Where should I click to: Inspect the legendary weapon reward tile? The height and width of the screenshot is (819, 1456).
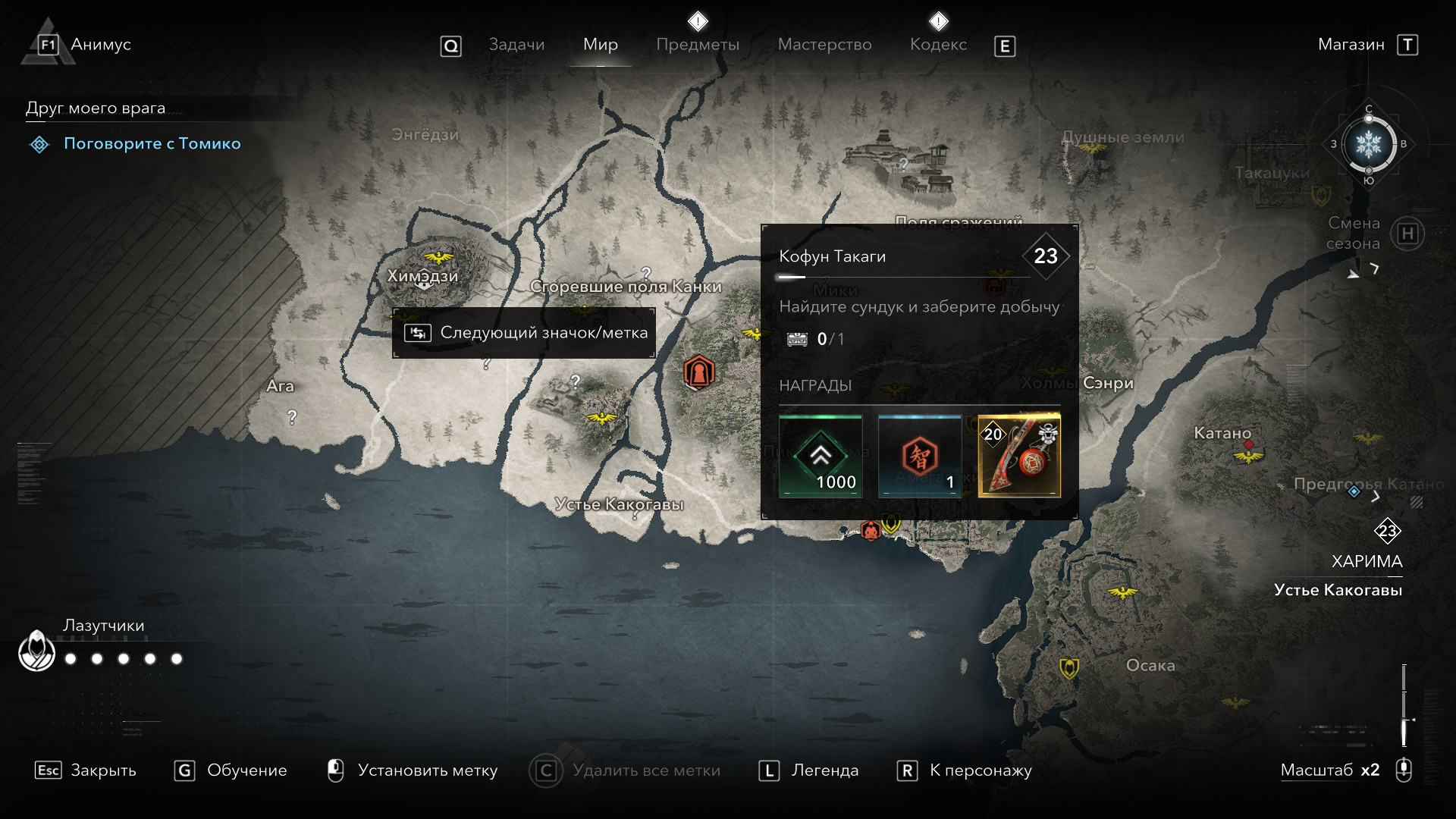tap(1019, 457)
